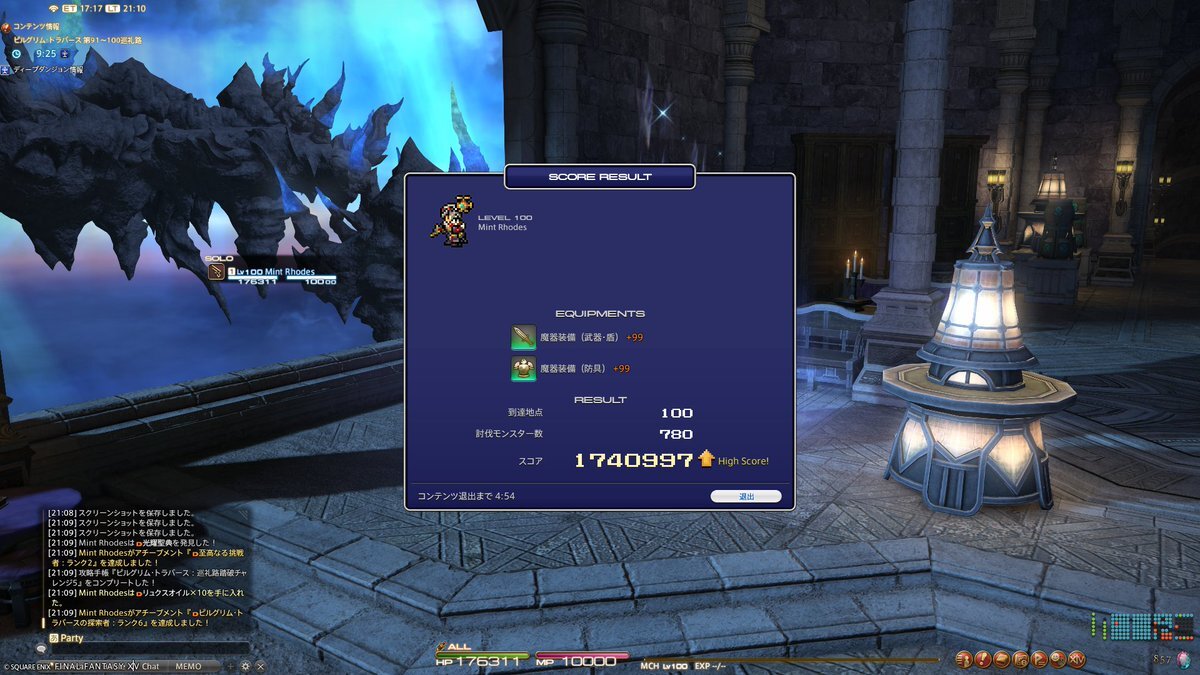The height and width of the screenshot is (675, 1200).
Task: Open the XIV System menu icon
Action: [x=1077, y=659]
